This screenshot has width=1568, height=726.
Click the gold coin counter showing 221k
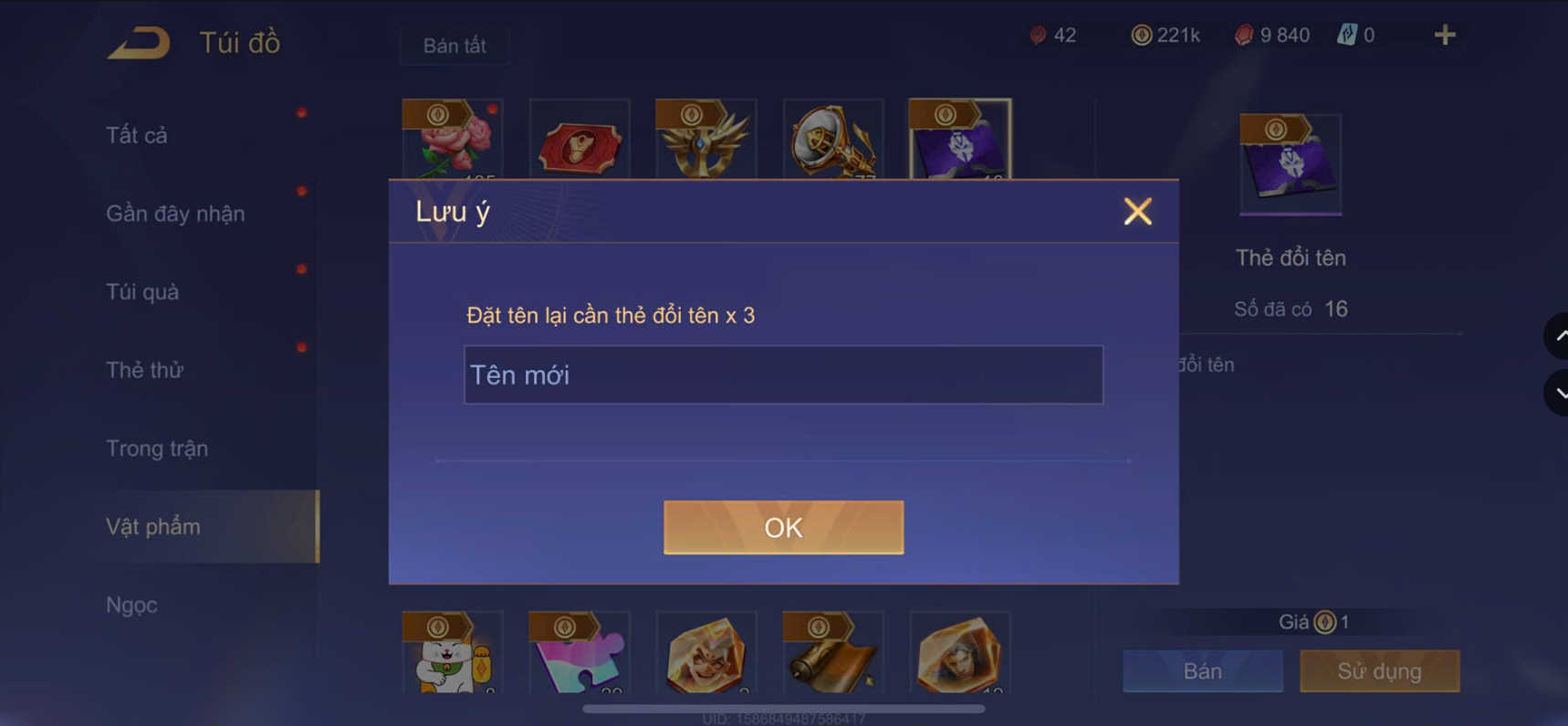[1138, 34]
